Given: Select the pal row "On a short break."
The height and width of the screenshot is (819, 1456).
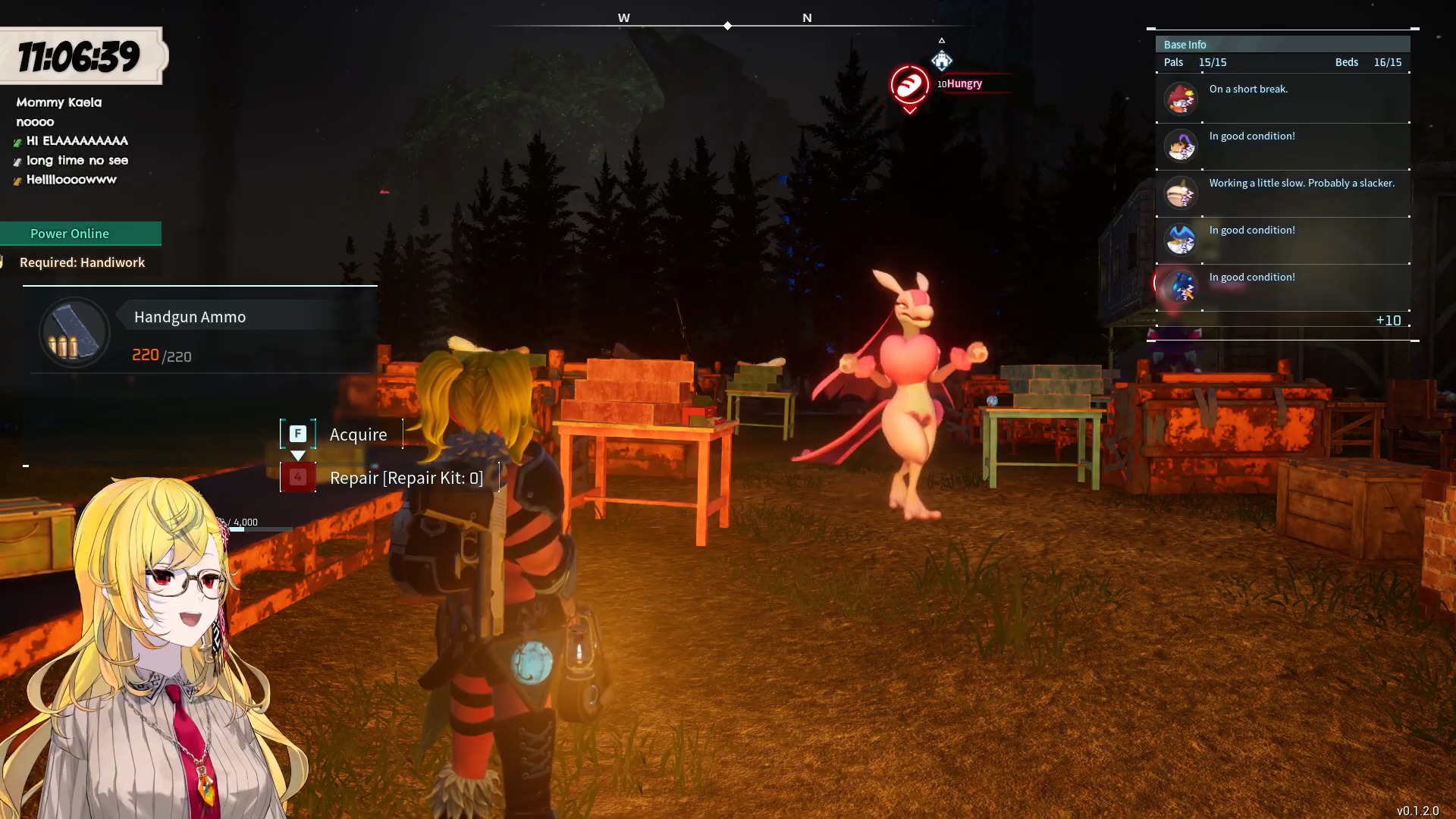Looking at the screenshot, I should coord(1282,99).
